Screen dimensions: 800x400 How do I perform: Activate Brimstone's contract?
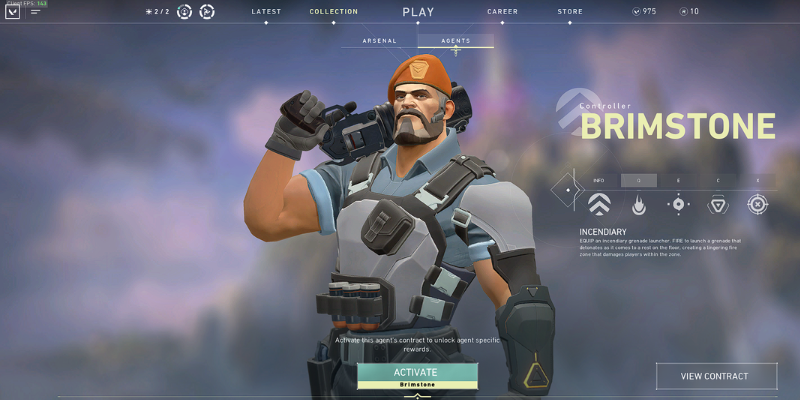tap(417, 374)
